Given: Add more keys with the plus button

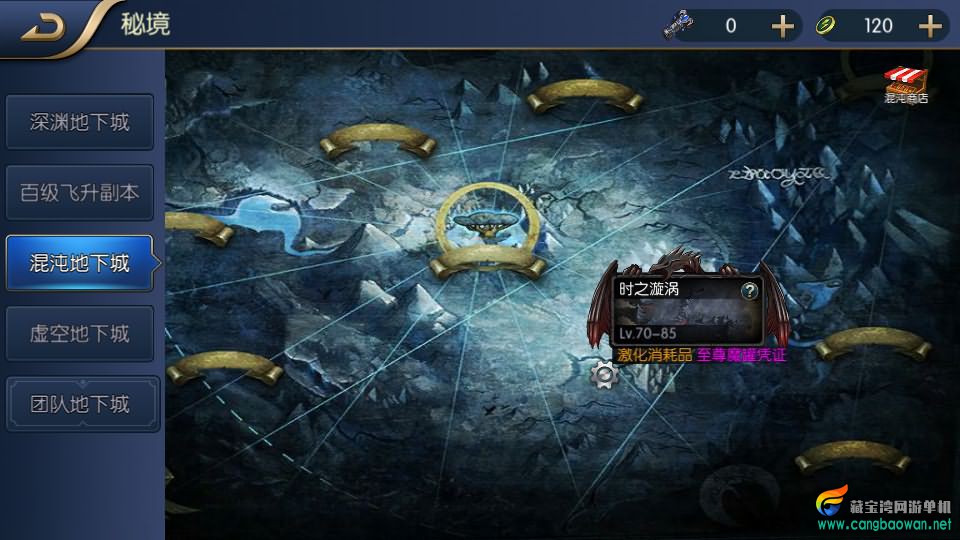Looking at the screenshot, I should 782,26.
